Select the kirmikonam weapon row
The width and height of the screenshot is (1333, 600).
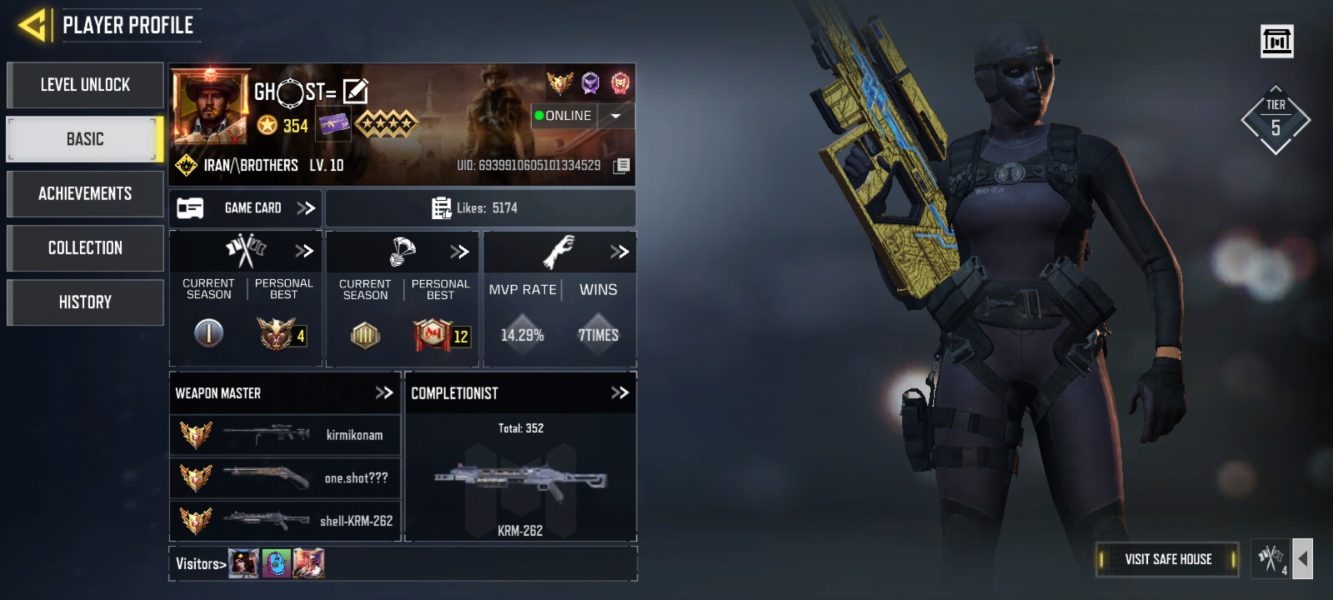click(285, 435)
